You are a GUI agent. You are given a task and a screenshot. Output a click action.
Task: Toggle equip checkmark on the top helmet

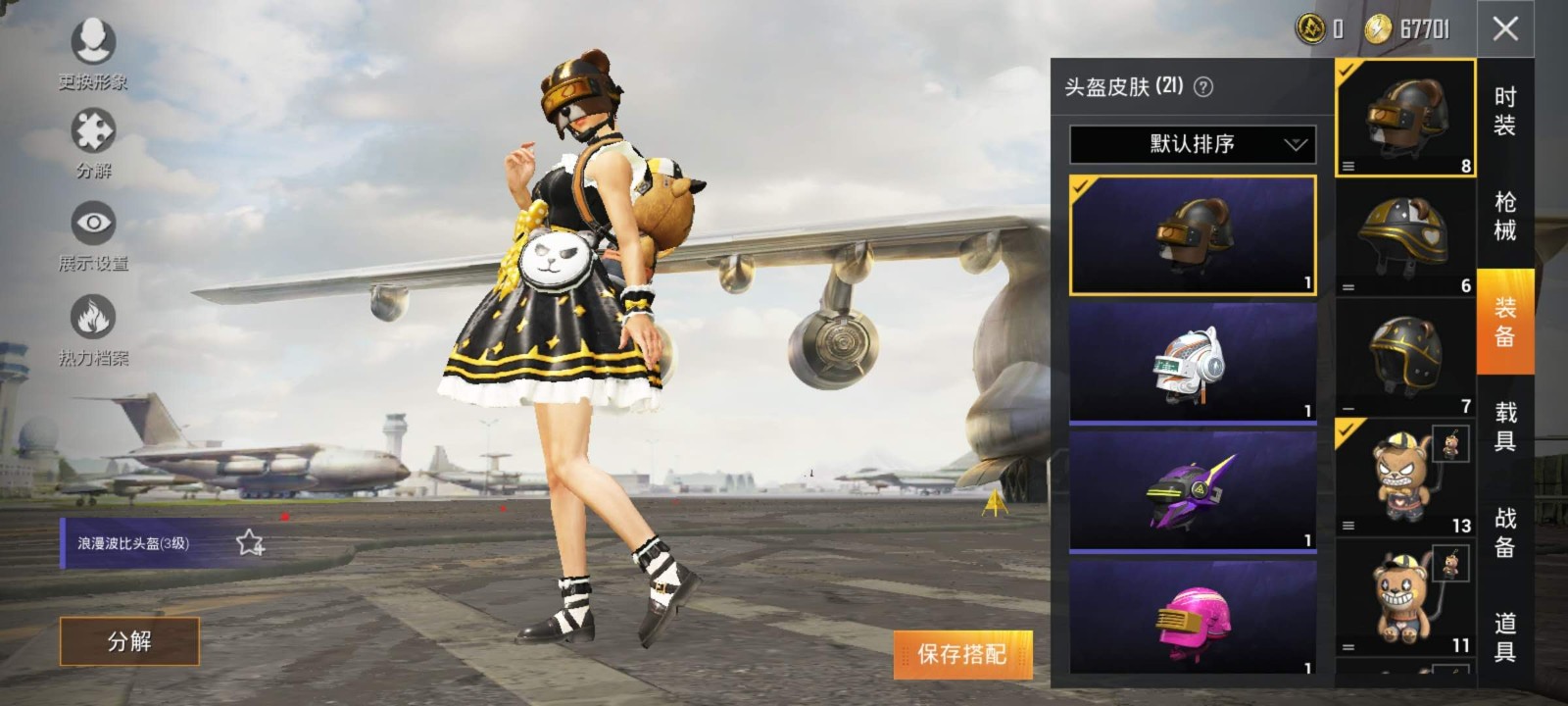pos(1345,69)
